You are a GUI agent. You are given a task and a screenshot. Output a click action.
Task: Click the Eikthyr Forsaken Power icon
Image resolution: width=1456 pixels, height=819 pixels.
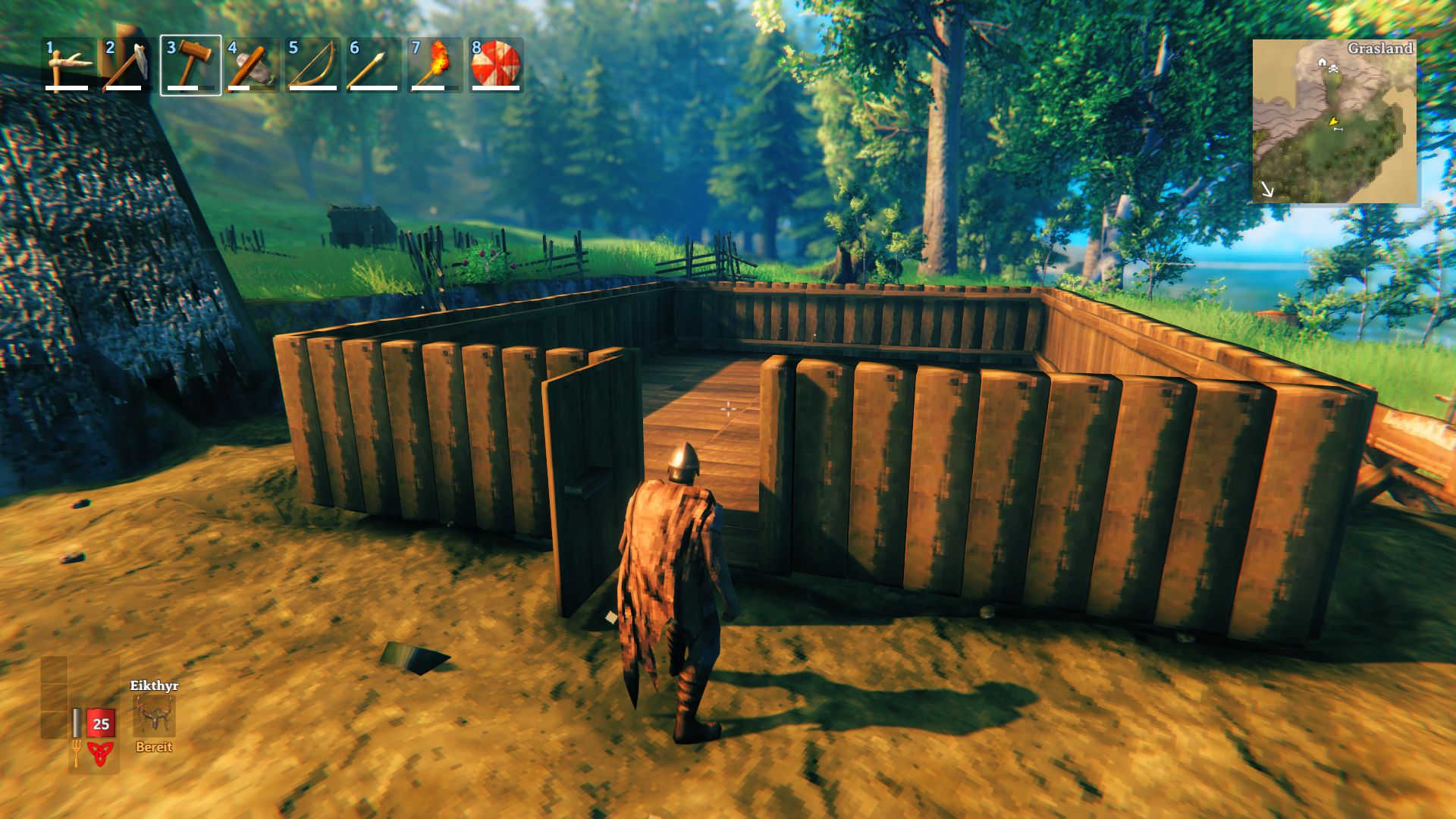pyautogui.click(x=154, y=715)
